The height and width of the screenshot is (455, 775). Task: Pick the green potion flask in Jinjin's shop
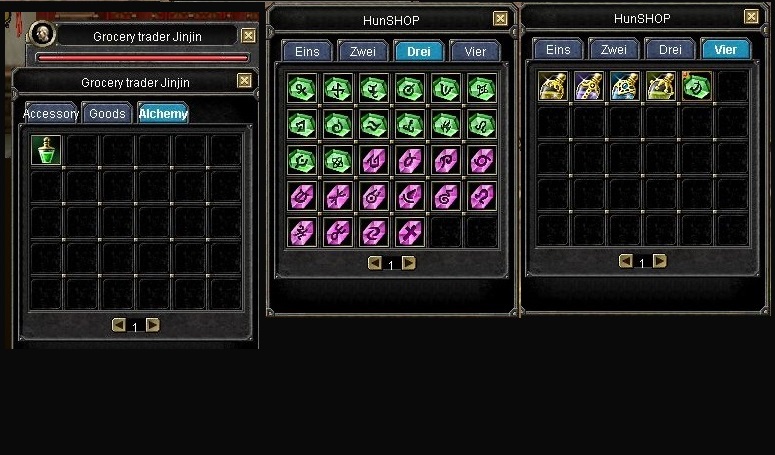tap(47, 150)
